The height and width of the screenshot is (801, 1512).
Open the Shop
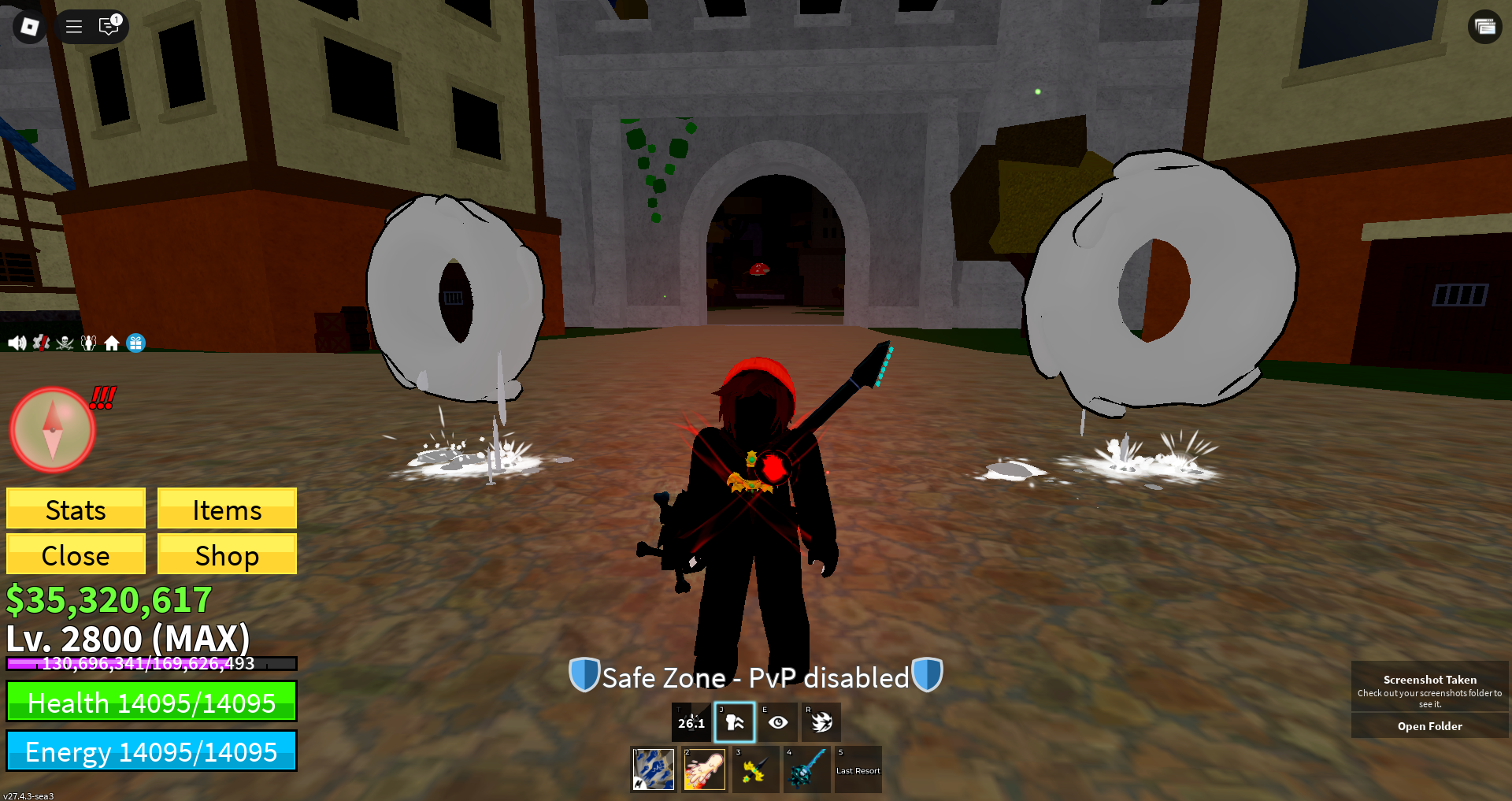point(227,554)
